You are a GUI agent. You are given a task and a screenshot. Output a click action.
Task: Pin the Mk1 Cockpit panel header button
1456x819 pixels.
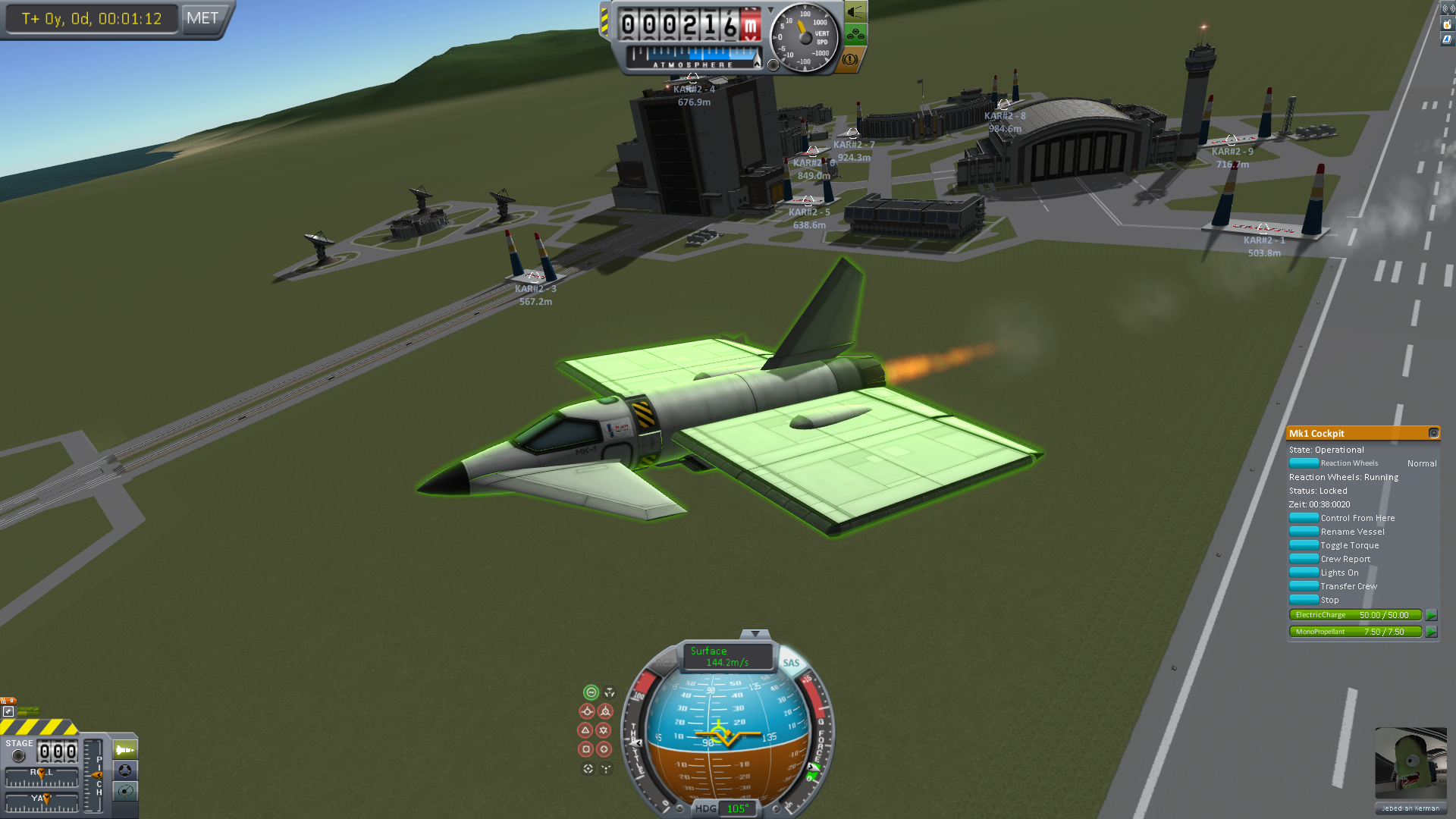coord(1433,433)
